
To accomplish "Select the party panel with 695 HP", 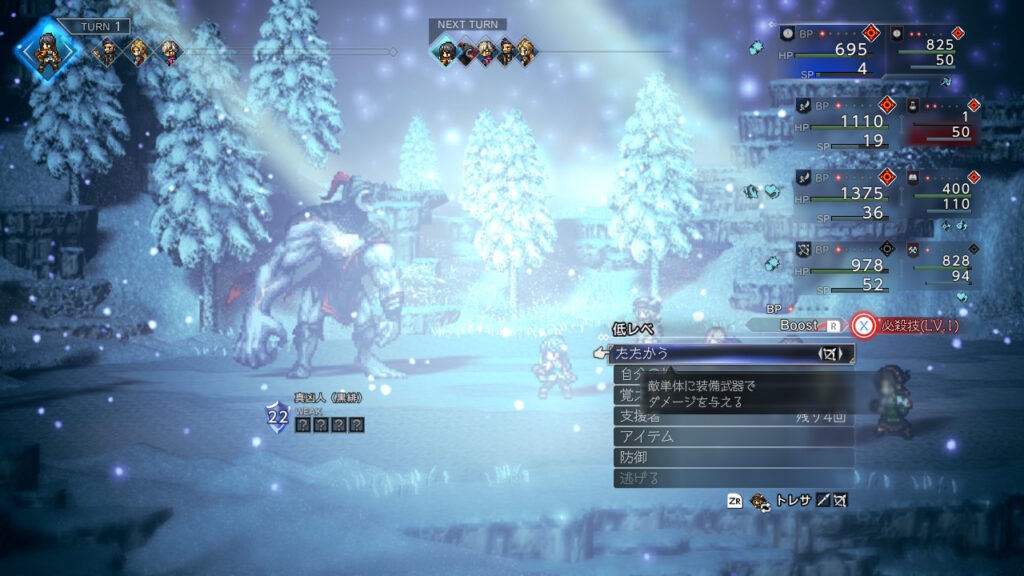I will pos(840,52).
